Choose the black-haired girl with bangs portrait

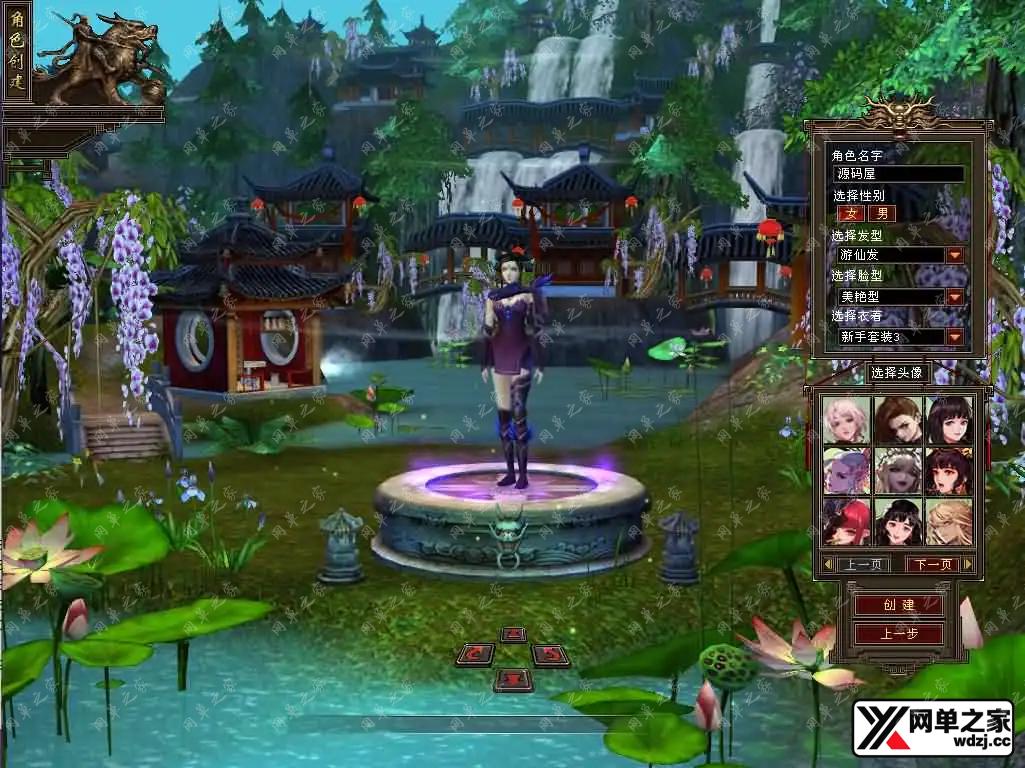pyautogui.click(x=949, y=420)
